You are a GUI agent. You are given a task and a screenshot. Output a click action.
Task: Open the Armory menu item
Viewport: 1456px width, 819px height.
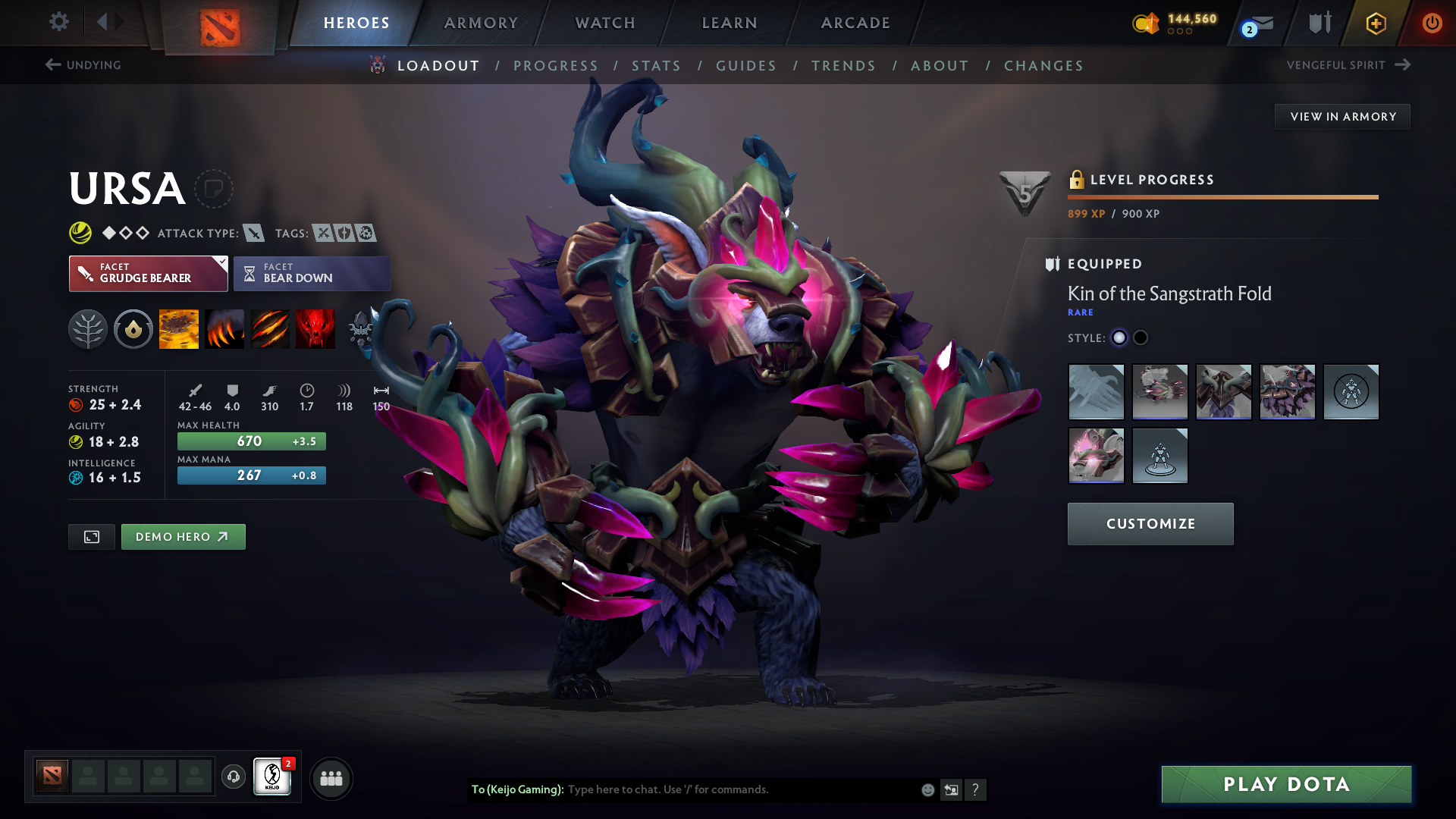coord(481,23)
